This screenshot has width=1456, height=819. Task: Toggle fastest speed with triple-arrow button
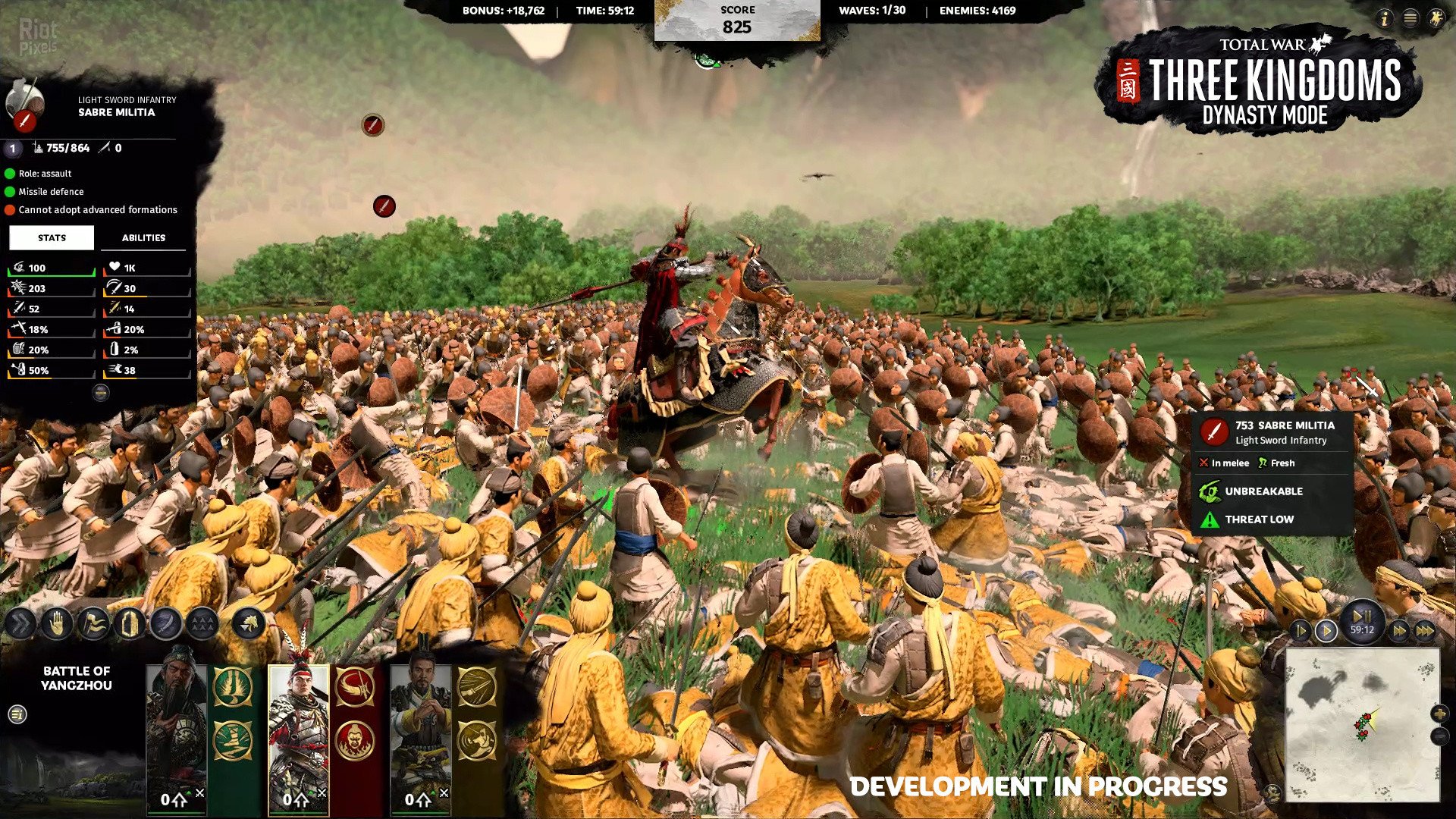tap(1426, 631)
